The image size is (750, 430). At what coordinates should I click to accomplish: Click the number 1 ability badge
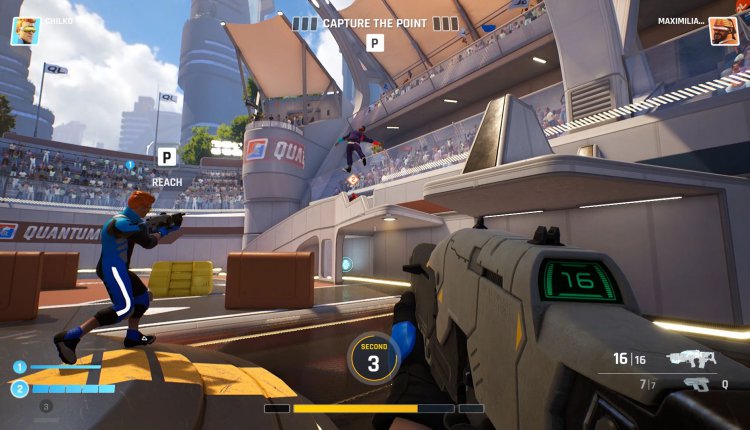[x=19, y=367]
